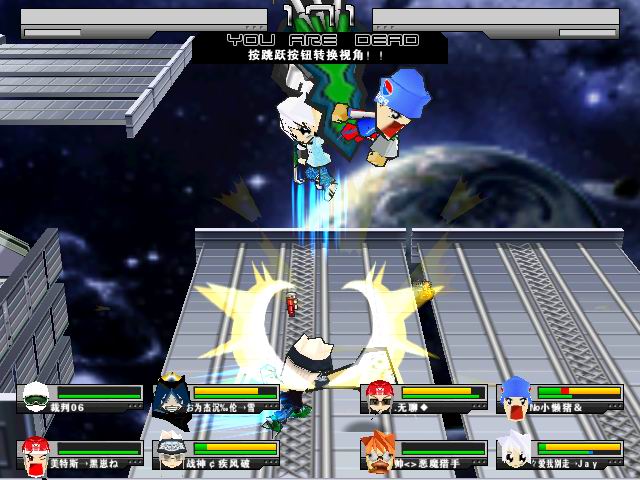Pick the red-hooded 黑崽 player portrait
Image resolution: width=640 pixels, height=480 pixels.
(x=37, y=454)
